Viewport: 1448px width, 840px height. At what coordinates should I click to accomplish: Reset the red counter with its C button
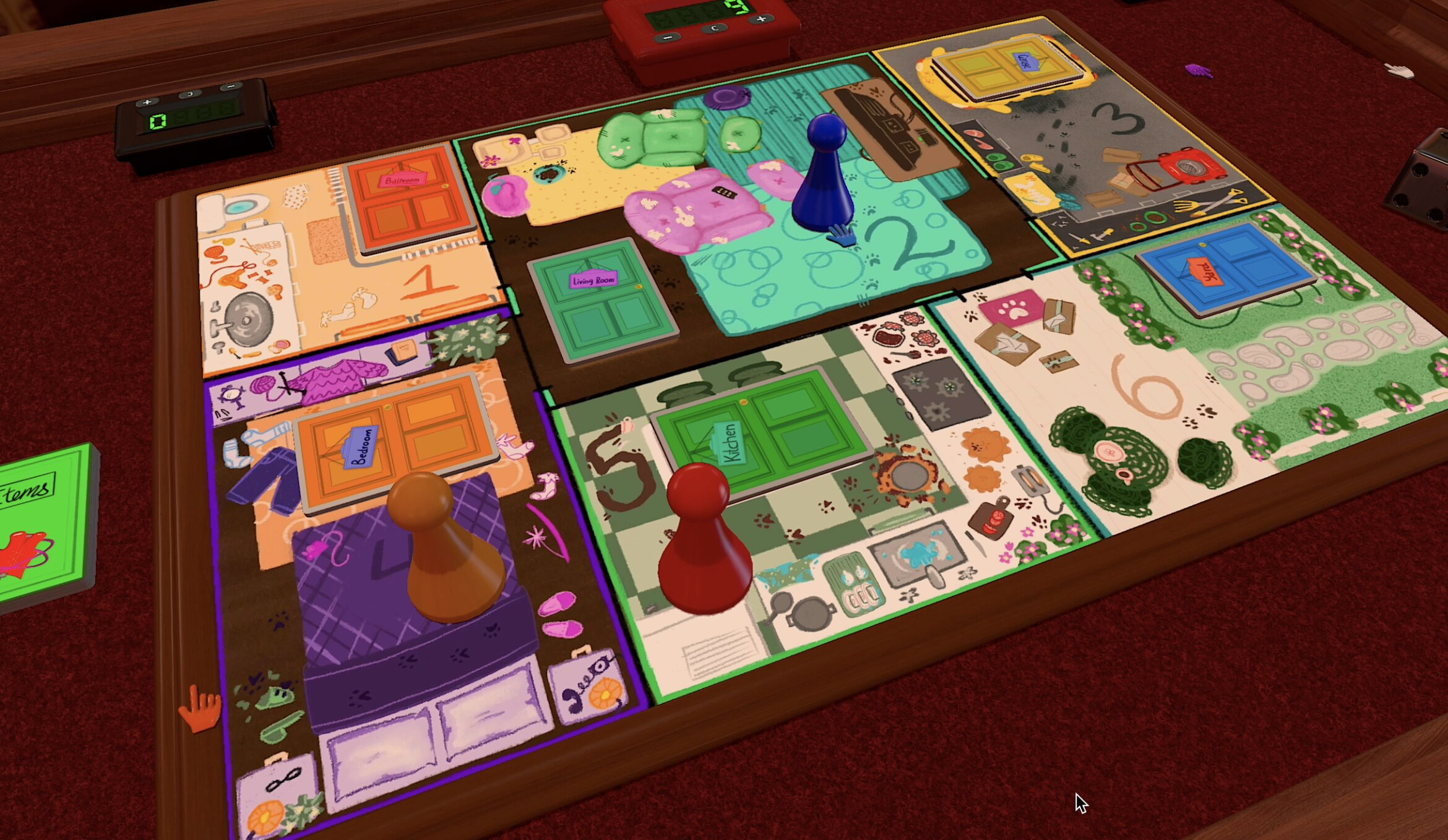tap(715, 28)
